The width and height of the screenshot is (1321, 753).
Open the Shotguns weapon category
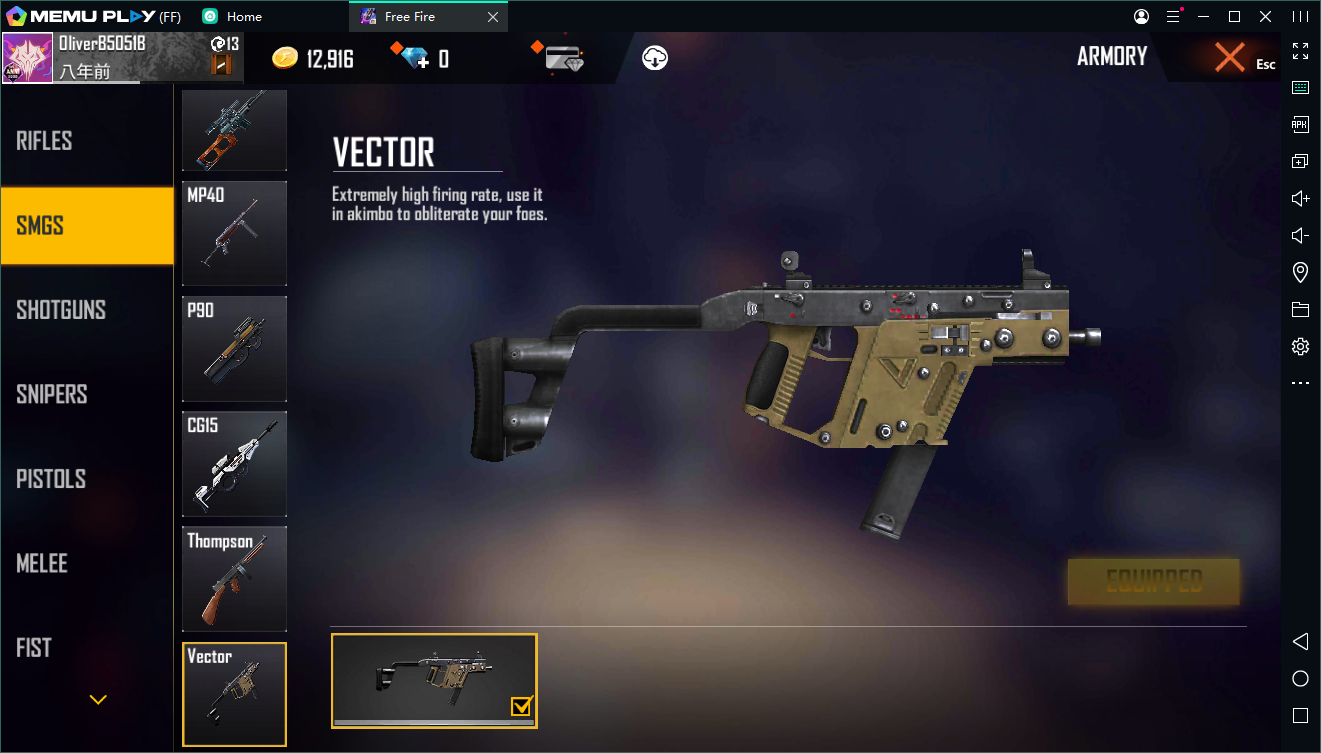[x=86, y=310]
